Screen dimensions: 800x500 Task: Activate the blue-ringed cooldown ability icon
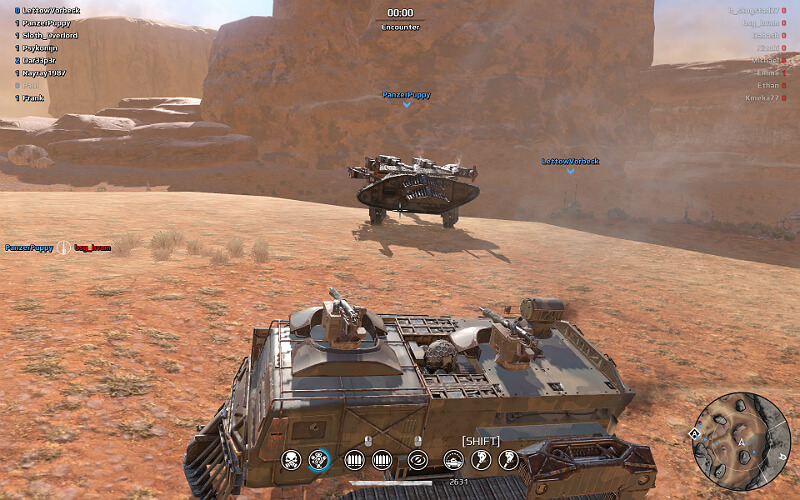tap(319, 460)
